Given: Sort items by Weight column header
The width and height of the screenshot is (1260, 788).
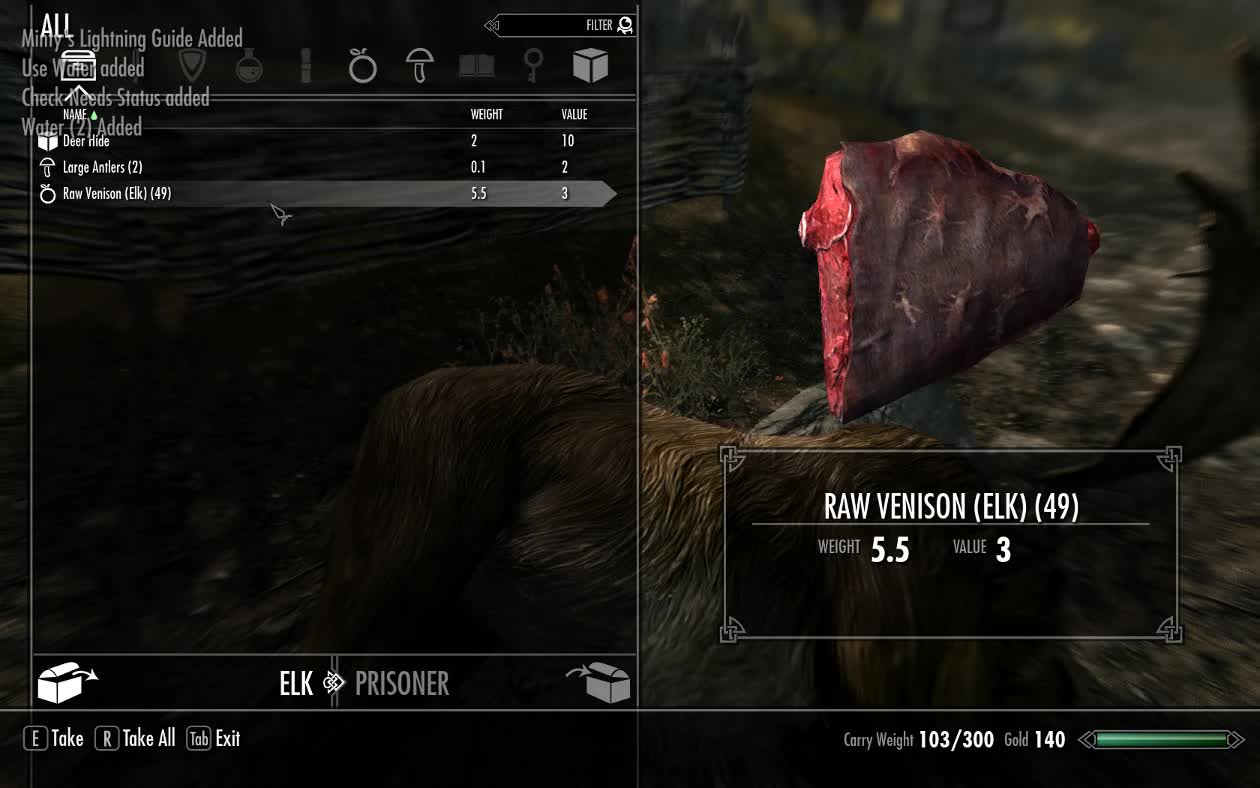Looking at the screenshot, I should 486,115.
